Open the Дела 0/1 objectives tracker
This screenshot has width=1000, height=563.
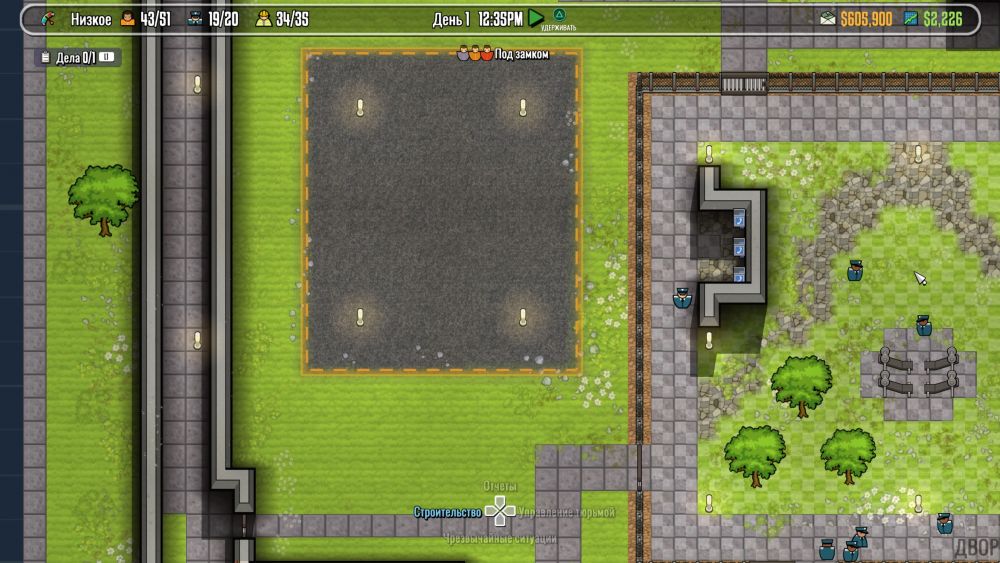79,58
